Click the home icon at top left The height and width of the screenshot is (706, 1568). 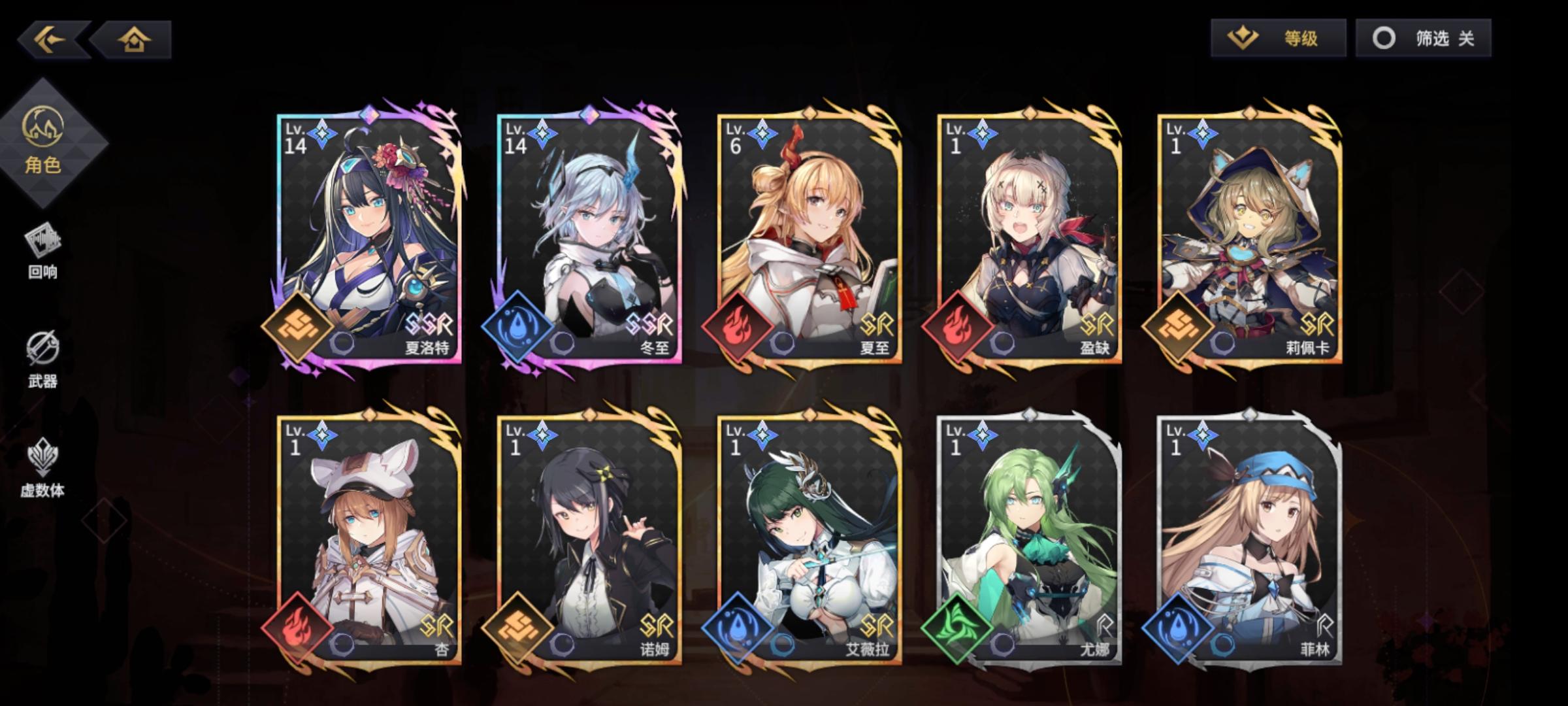tap(134, 41)
